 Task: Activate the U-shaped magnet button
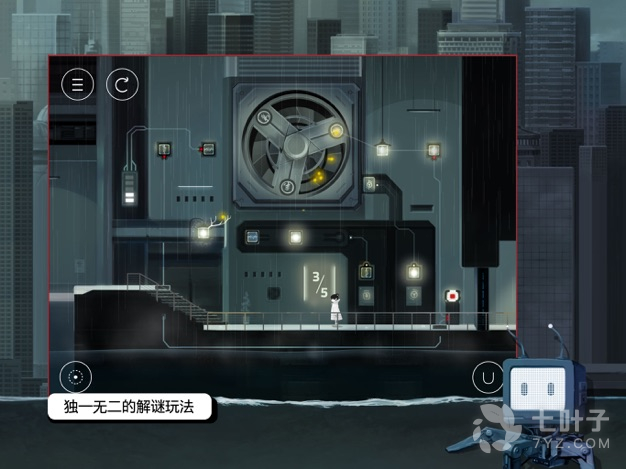pos(487,378)
